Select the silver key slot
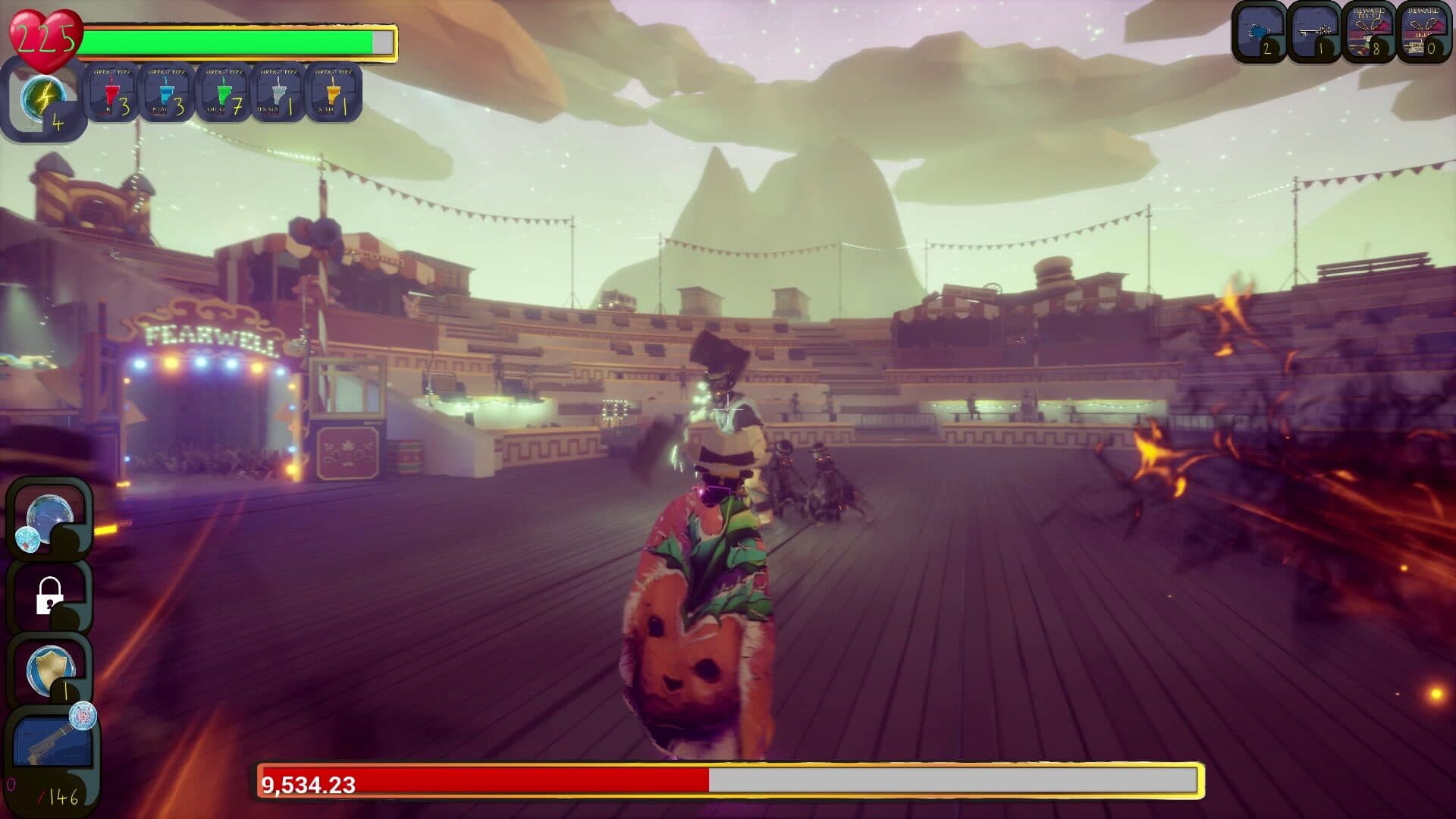 pos(1314,33)
